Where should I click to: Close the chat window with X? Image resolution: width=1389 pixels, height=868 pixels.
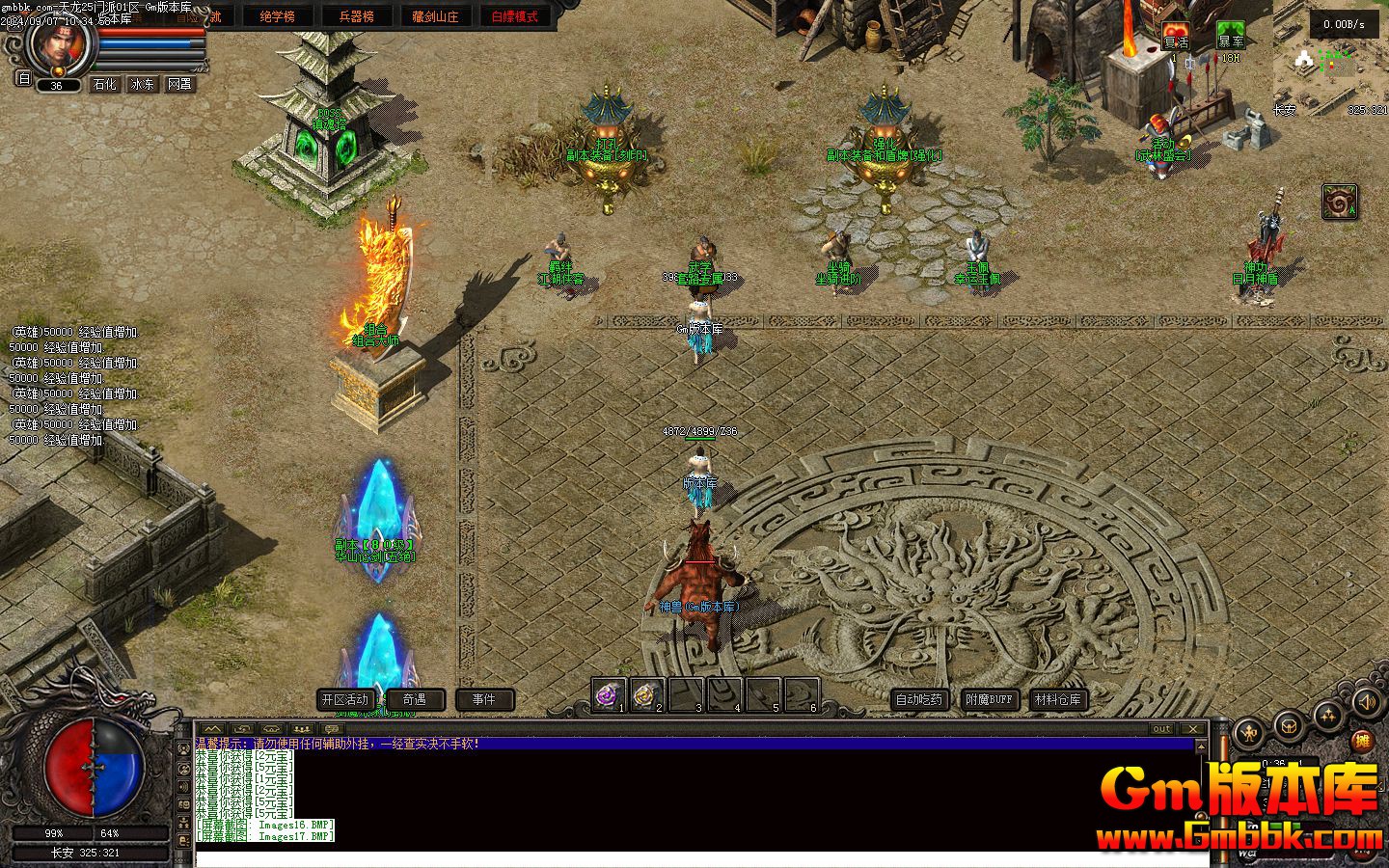1194,729
